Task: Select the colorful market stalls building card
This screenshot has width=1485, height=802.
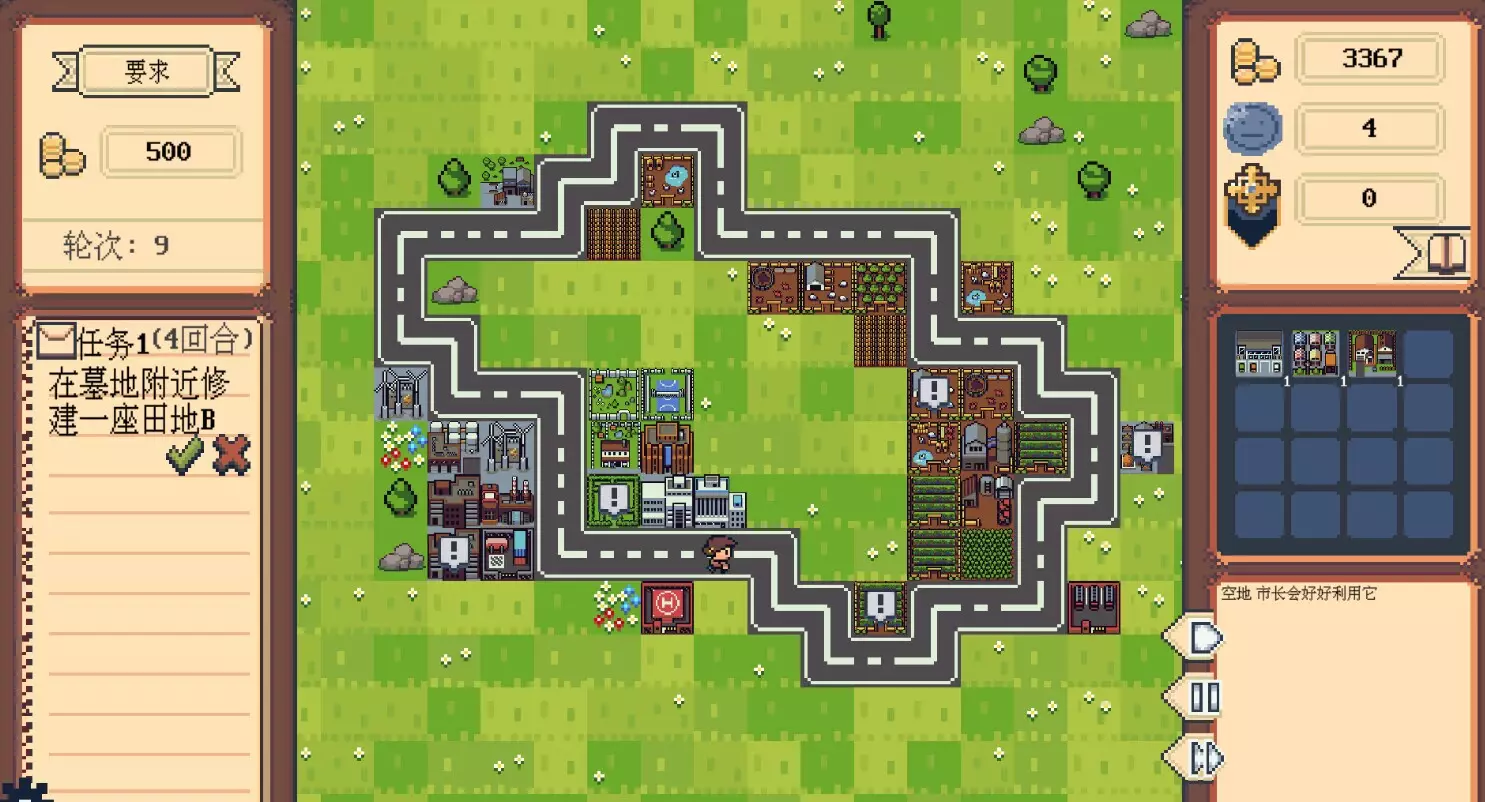Action: point(1315,354)
